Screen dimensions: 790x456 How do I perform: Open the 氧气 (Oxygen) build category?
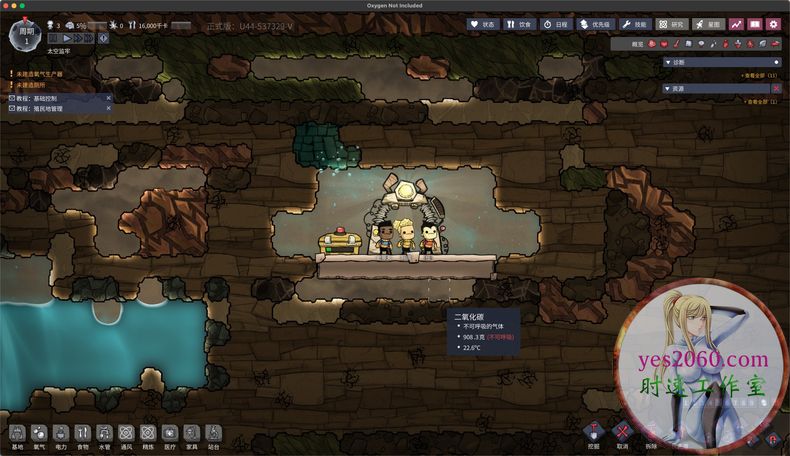39,435
